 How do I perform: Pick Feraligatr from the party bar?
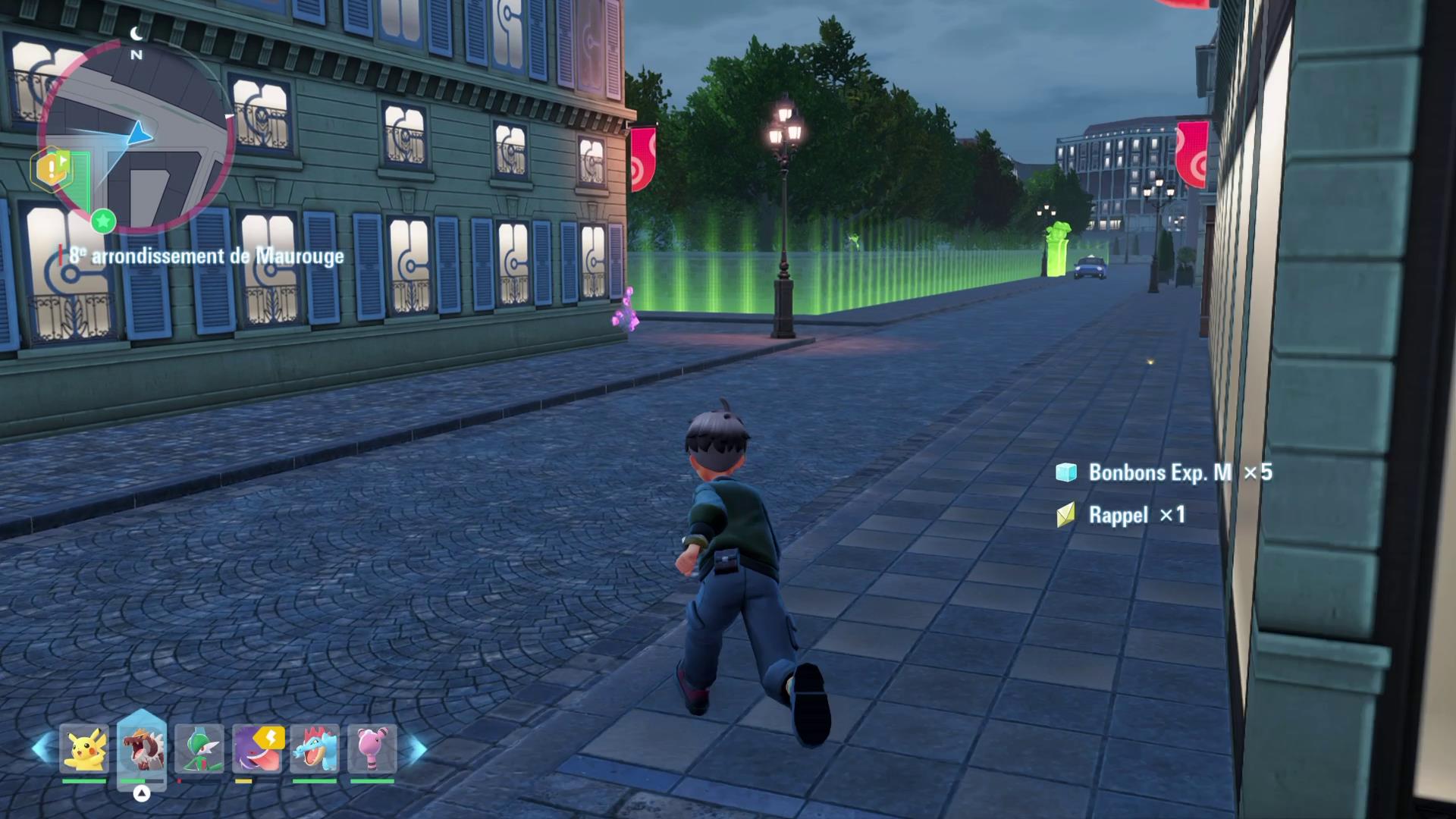point(315,749)
